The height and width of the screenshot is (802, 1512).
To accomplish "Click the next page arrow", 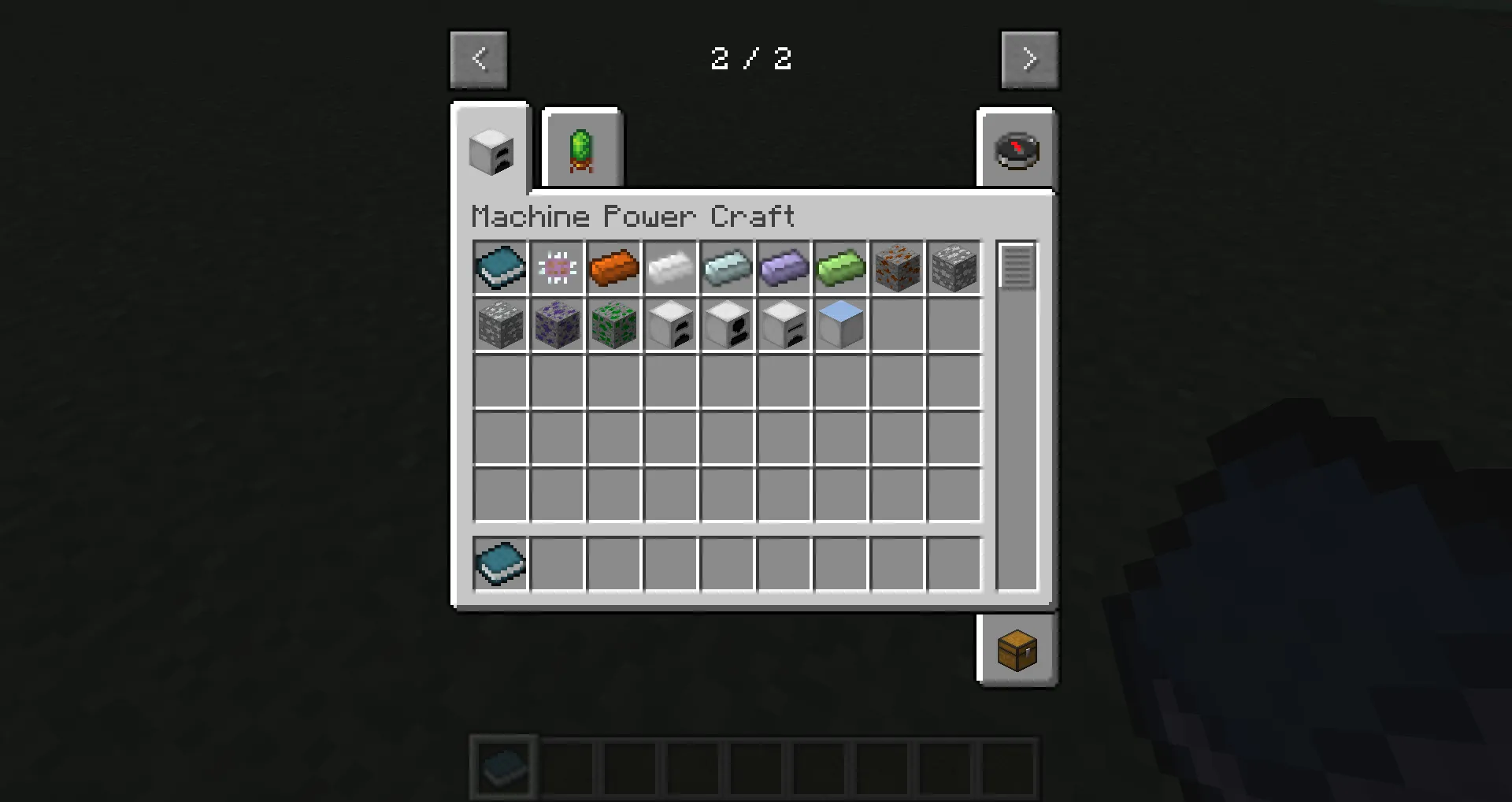I will pos(1030,59).
